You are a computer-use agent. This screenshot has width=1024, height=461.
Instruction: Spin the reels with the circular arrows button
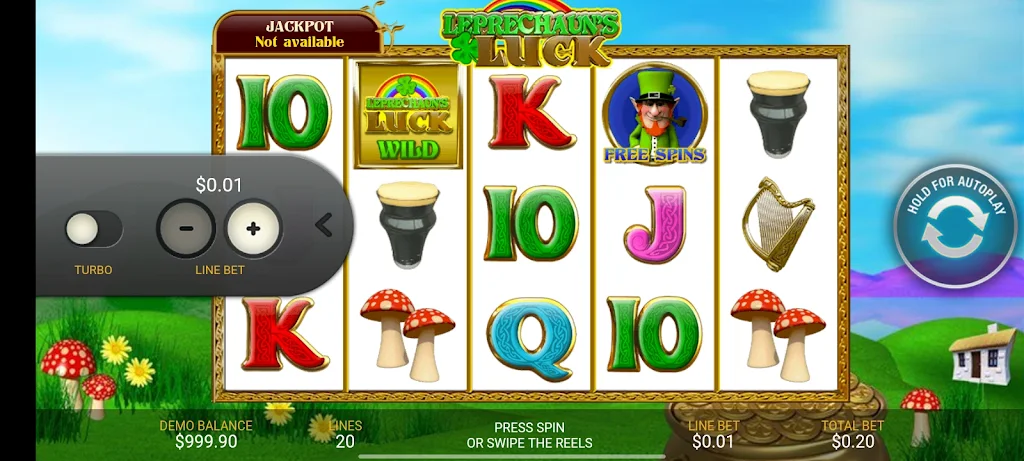click(954, 228)
